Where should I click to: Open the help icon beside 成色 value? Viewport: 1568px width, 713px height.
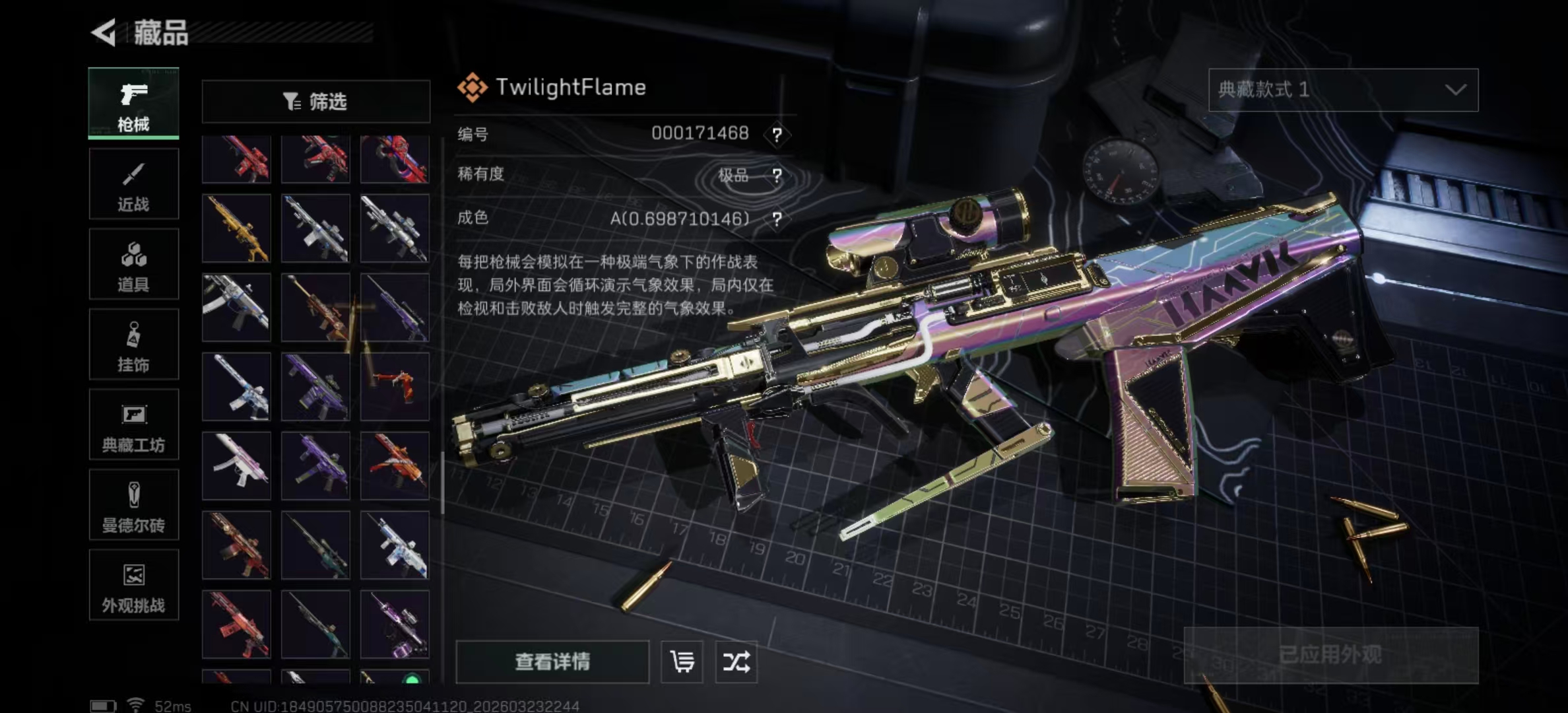click(x=777, y=219)
